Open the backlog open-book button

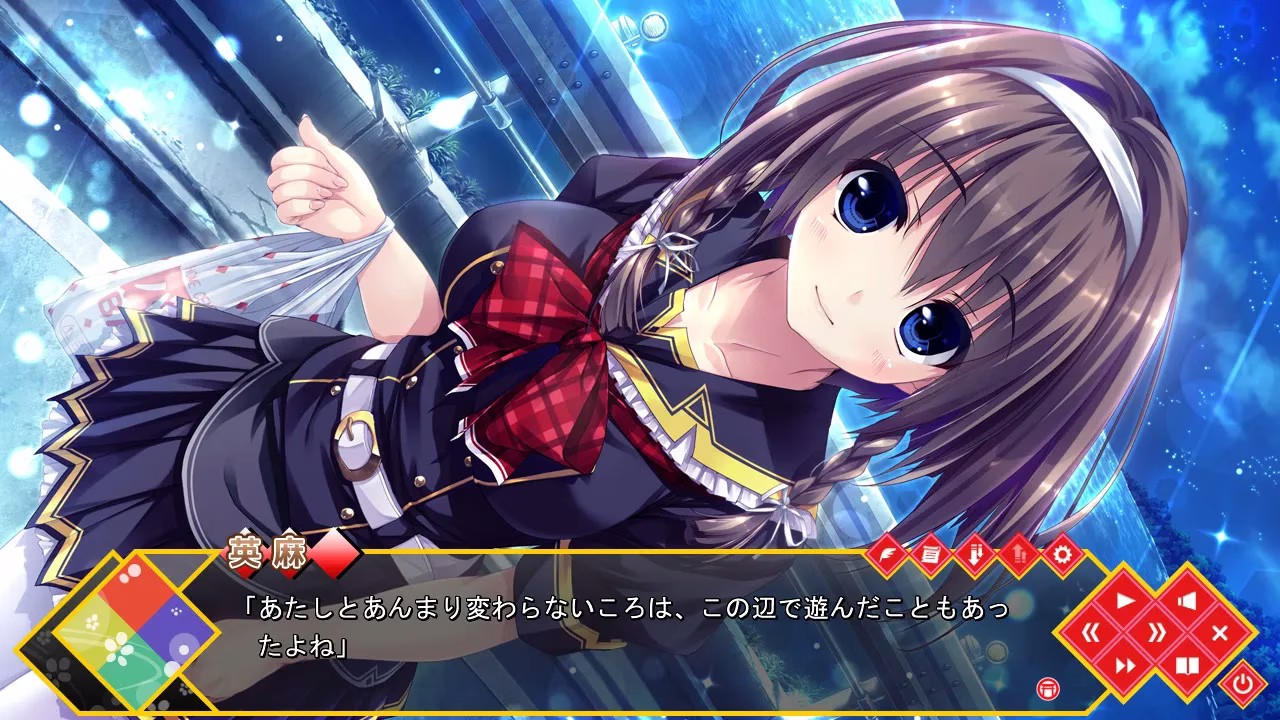click(1187, 665)
